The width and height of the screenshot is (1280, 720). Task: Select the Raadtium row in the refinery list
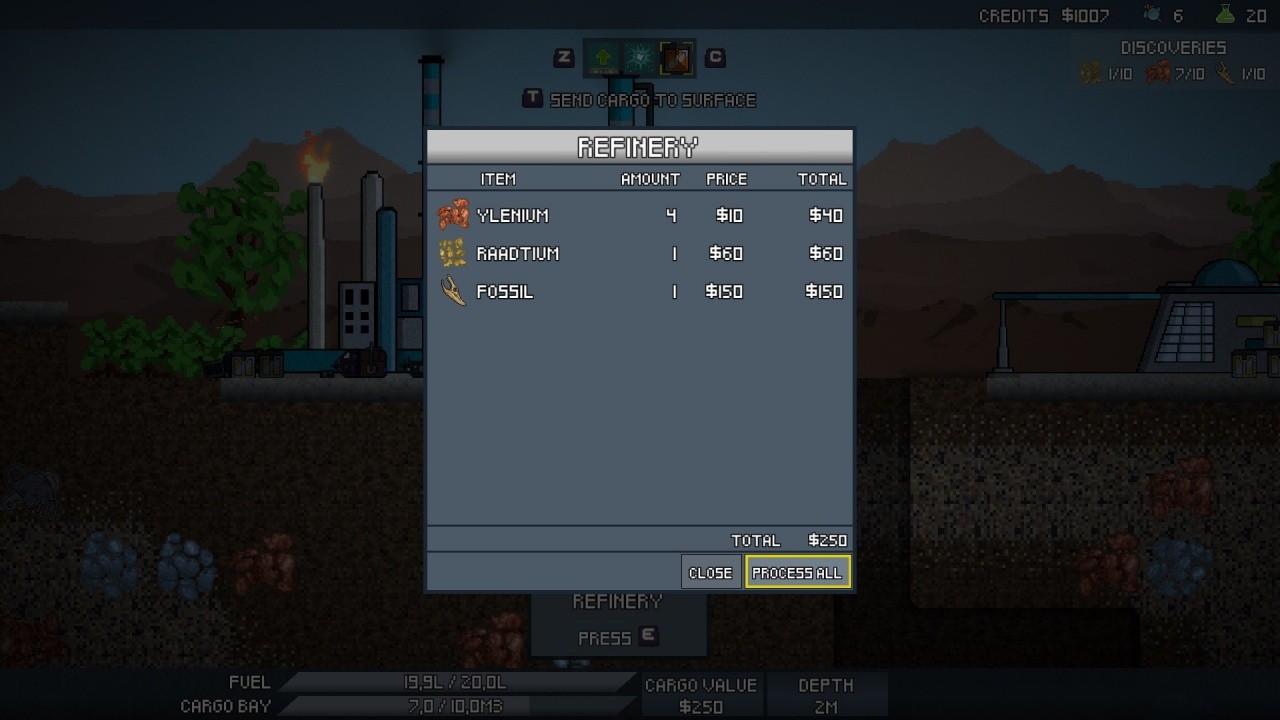coord(640,254)
